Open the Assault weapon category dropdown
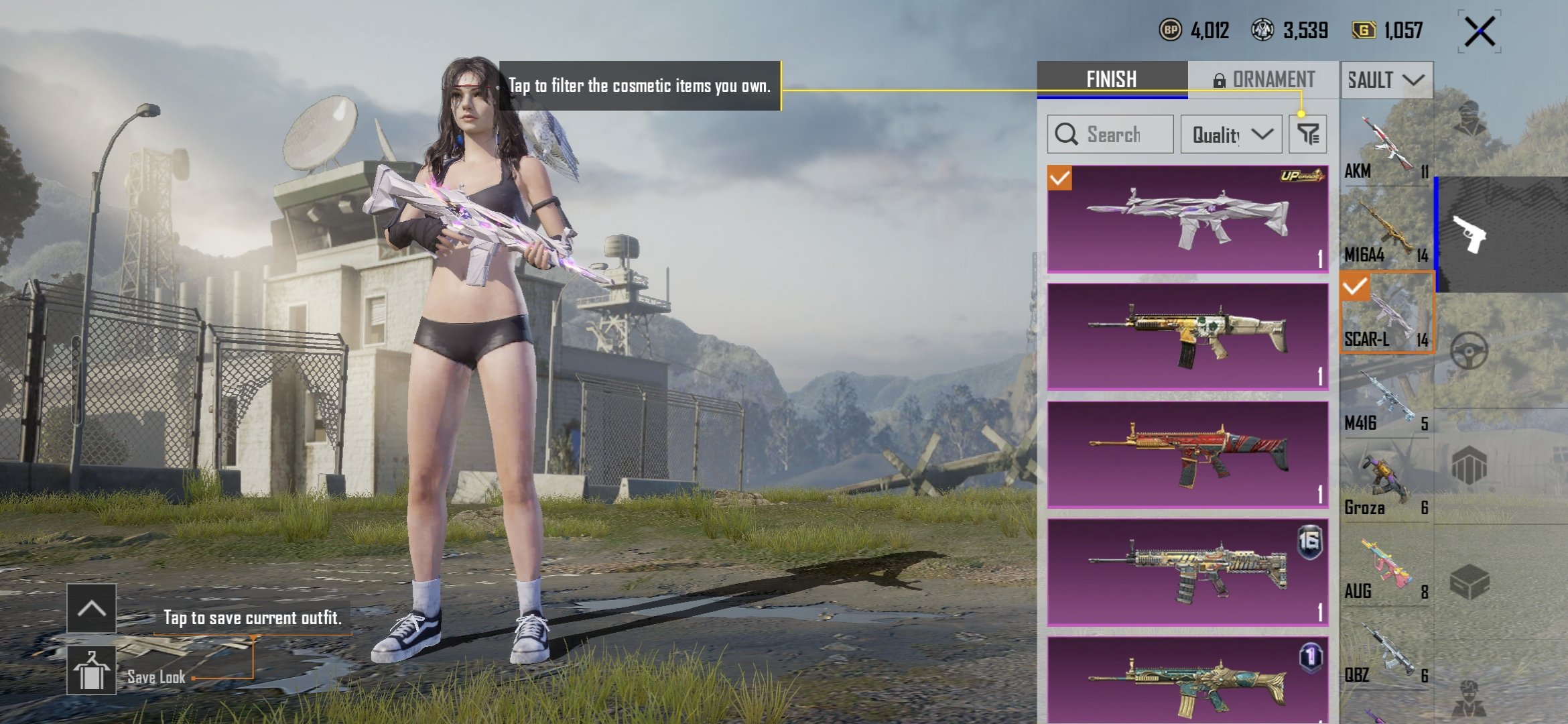Image resolution: width=1568 pixels, height=724 pixels. (x=1386, y=80)
